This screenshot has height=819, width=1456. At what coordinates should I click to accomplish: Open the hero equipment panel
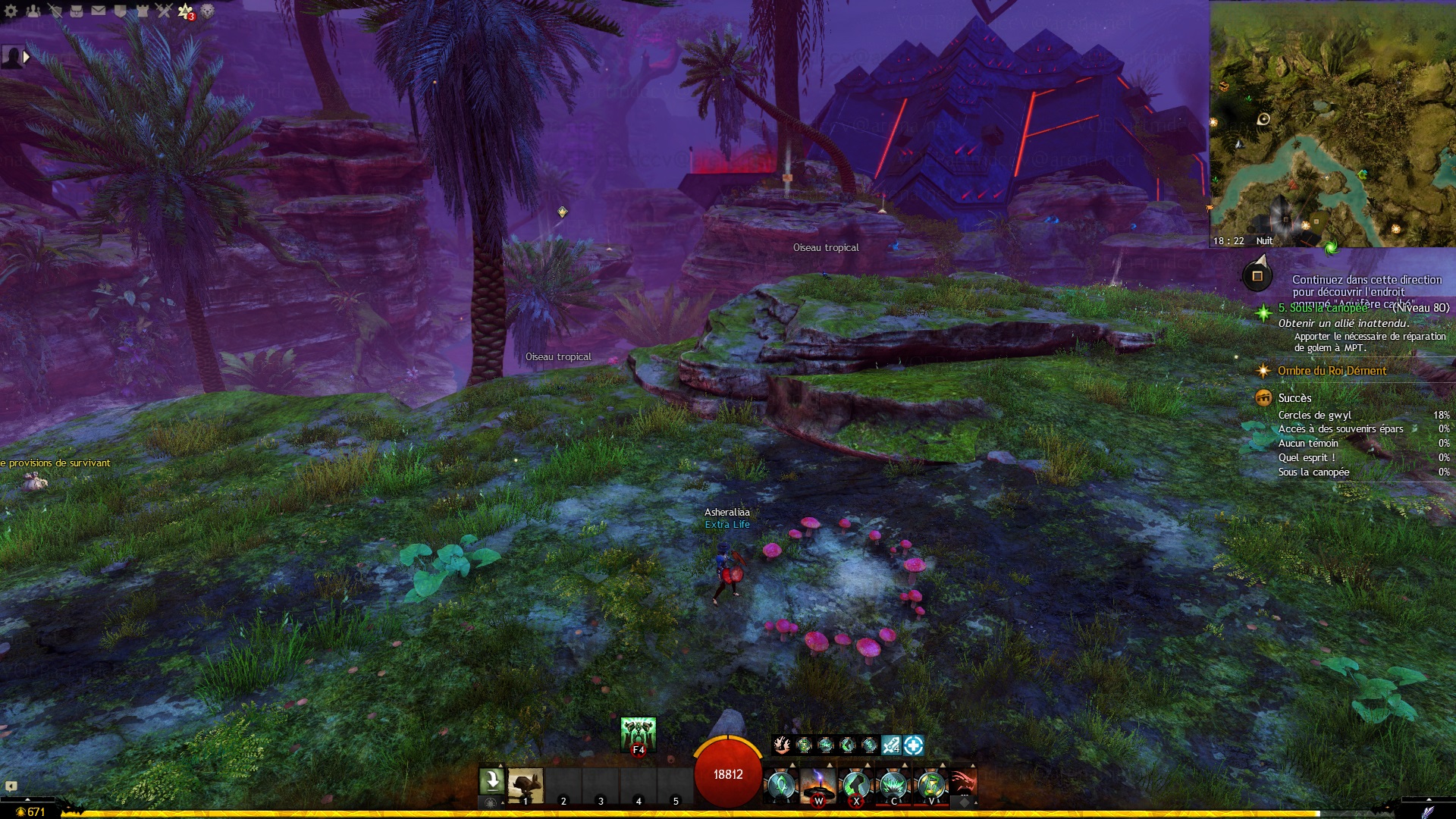tap(55, 11)
